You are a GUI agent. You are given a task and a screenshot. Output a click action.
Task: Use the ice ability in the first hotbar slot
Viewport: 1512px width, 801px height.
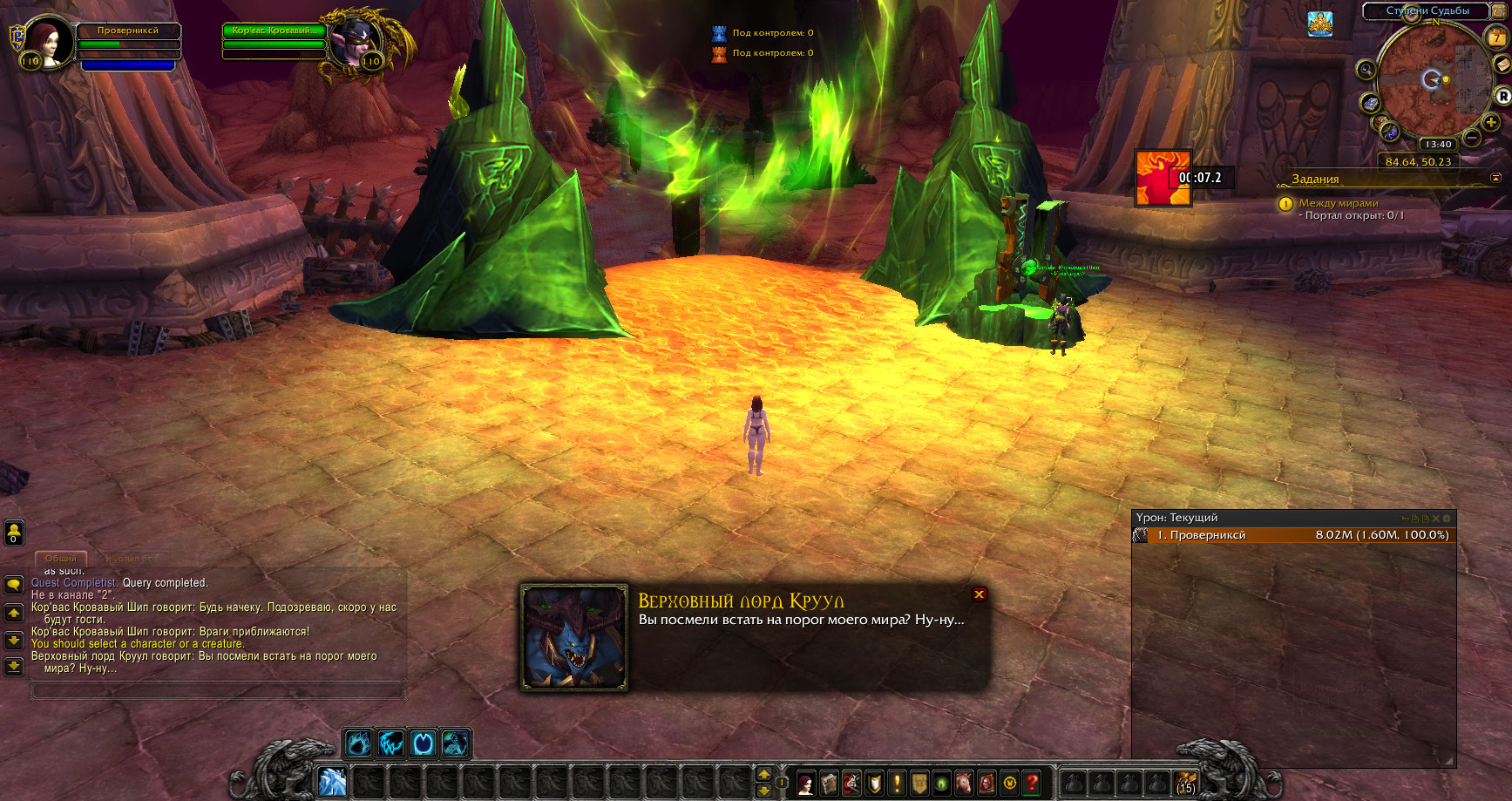pyautogui.click(x=333, y=782)
